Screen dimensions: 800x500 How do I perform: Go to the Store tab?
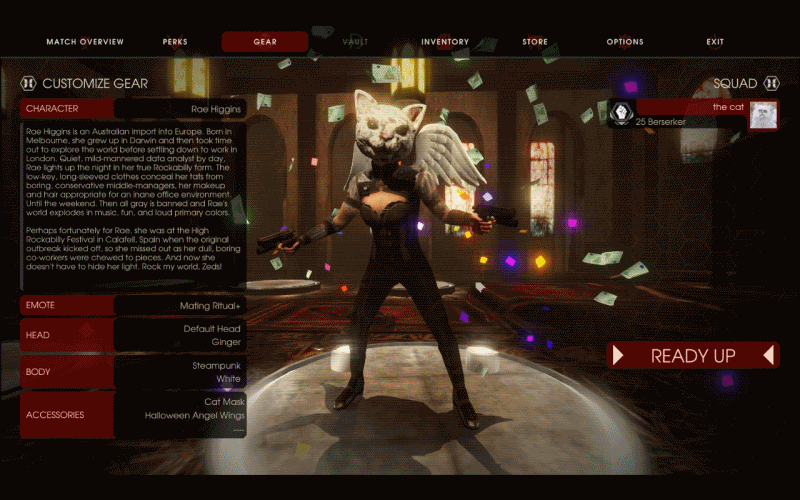point(535,42)
